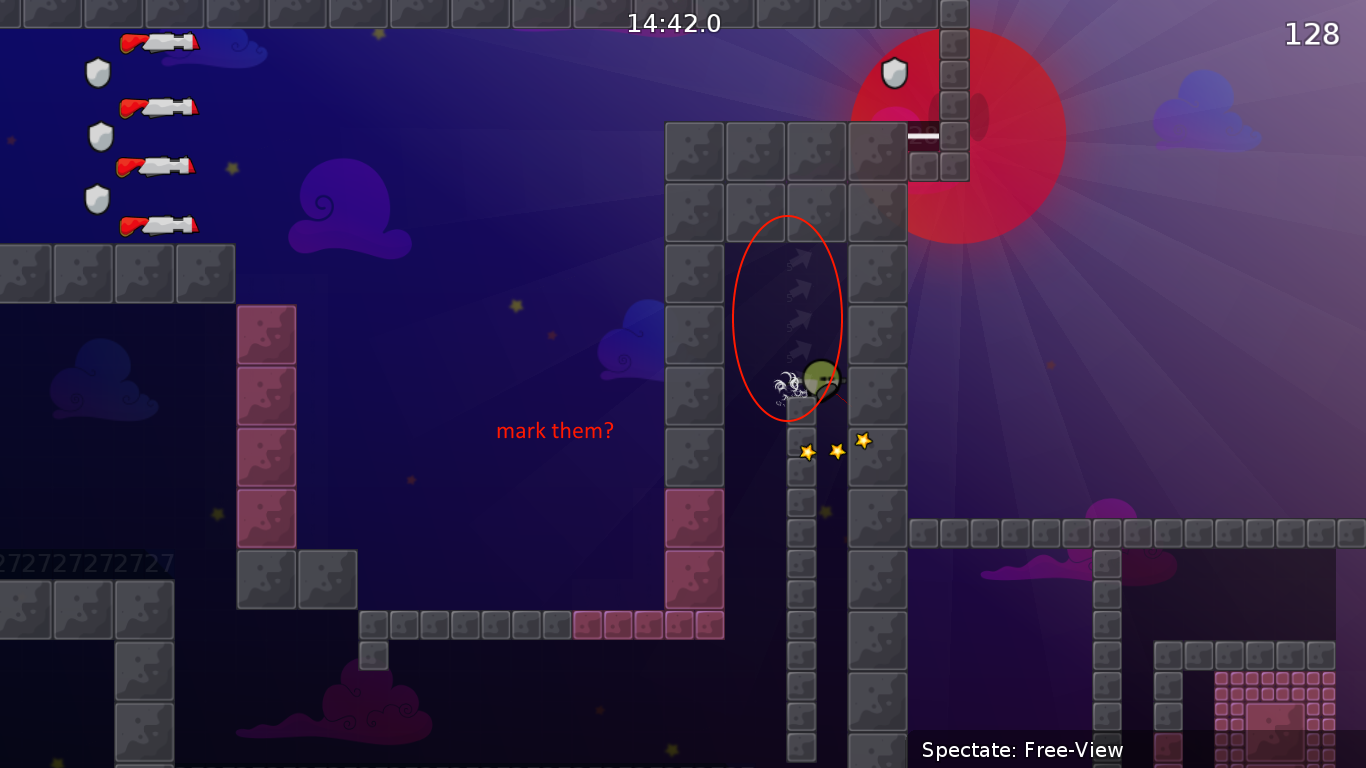
Task: Click the rightmost gold star below the tee
Action: tap(862, 438)
